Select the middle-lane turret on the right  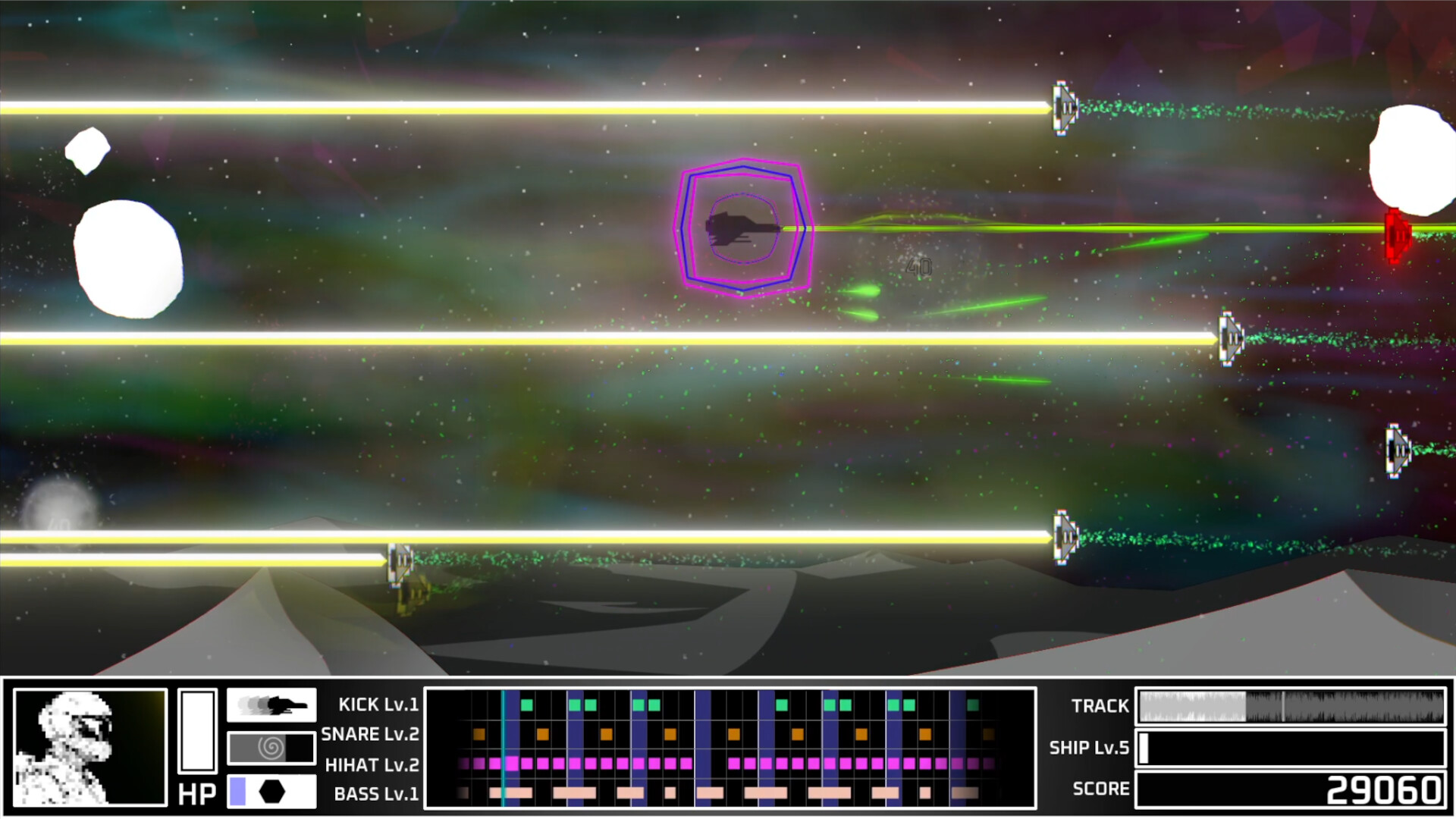point(1230,339)
